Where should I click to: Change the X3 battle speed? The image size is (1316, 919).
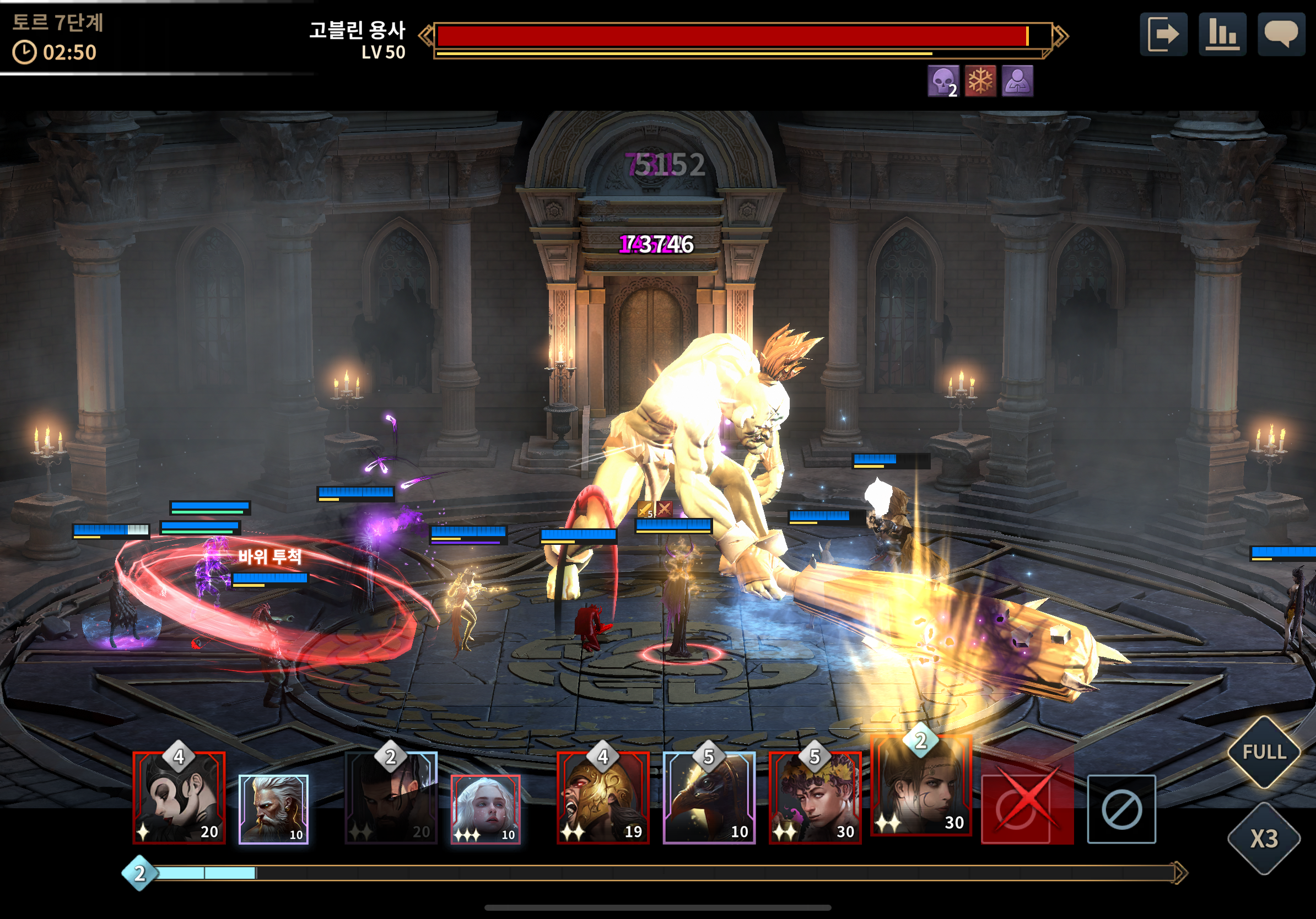1264,839
